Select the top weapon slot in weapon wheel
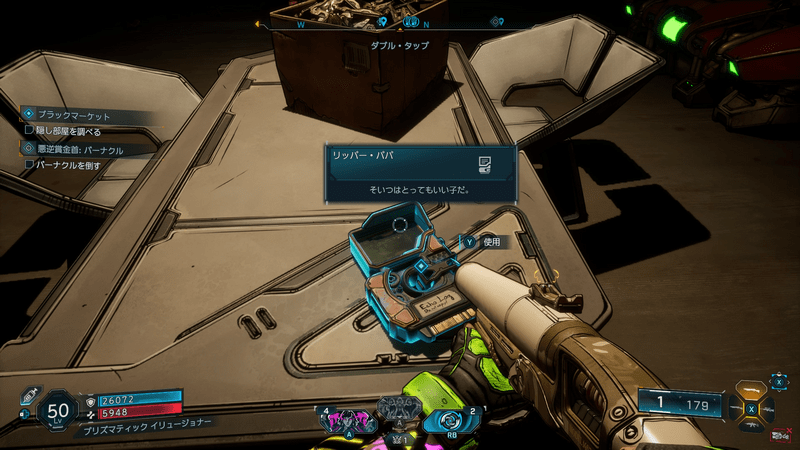Image resolution: width=800 pixels, height=450 pixels. 753,392
